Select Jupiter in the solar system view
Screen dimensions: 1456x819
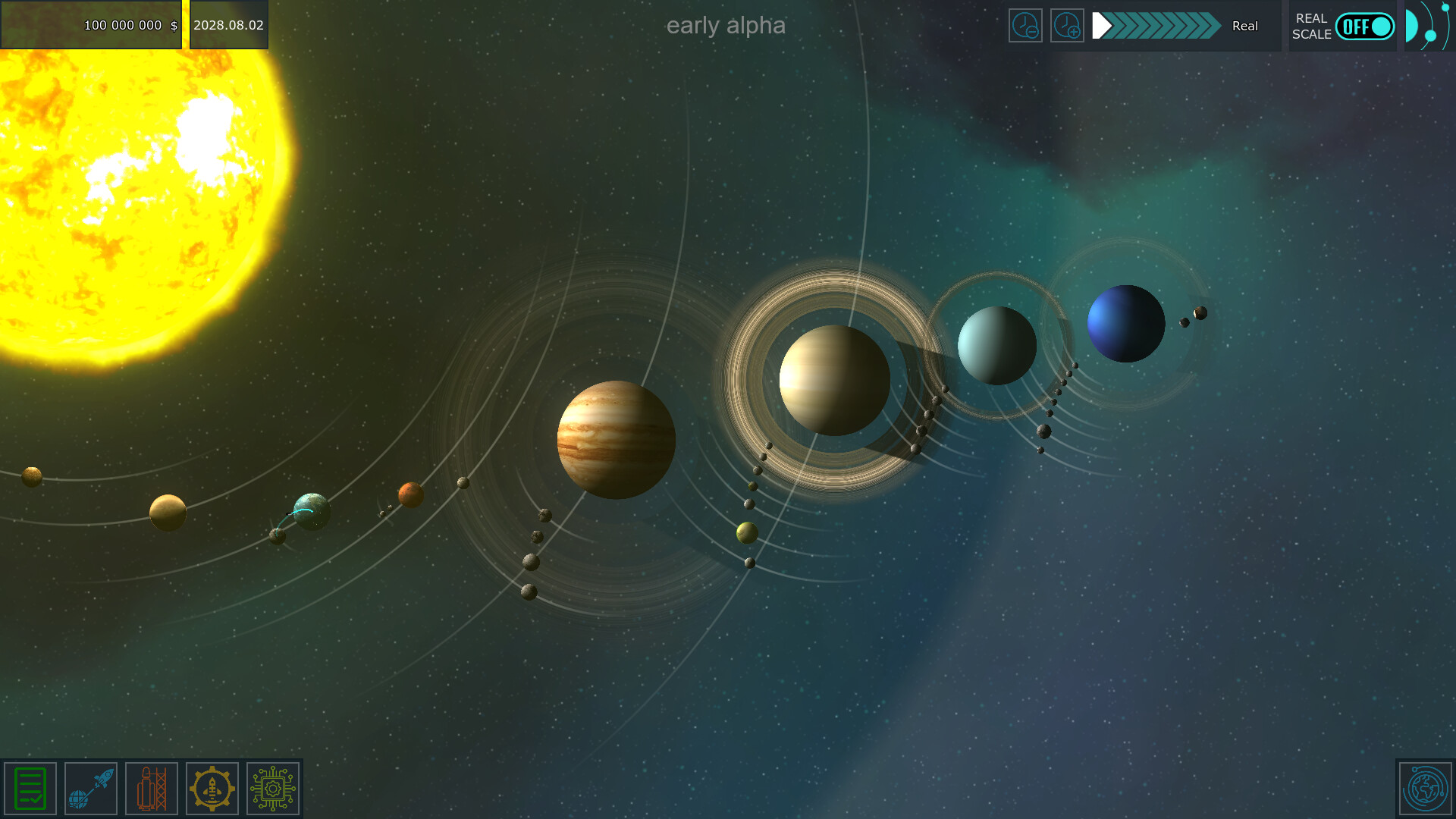(x=616, y=438)
